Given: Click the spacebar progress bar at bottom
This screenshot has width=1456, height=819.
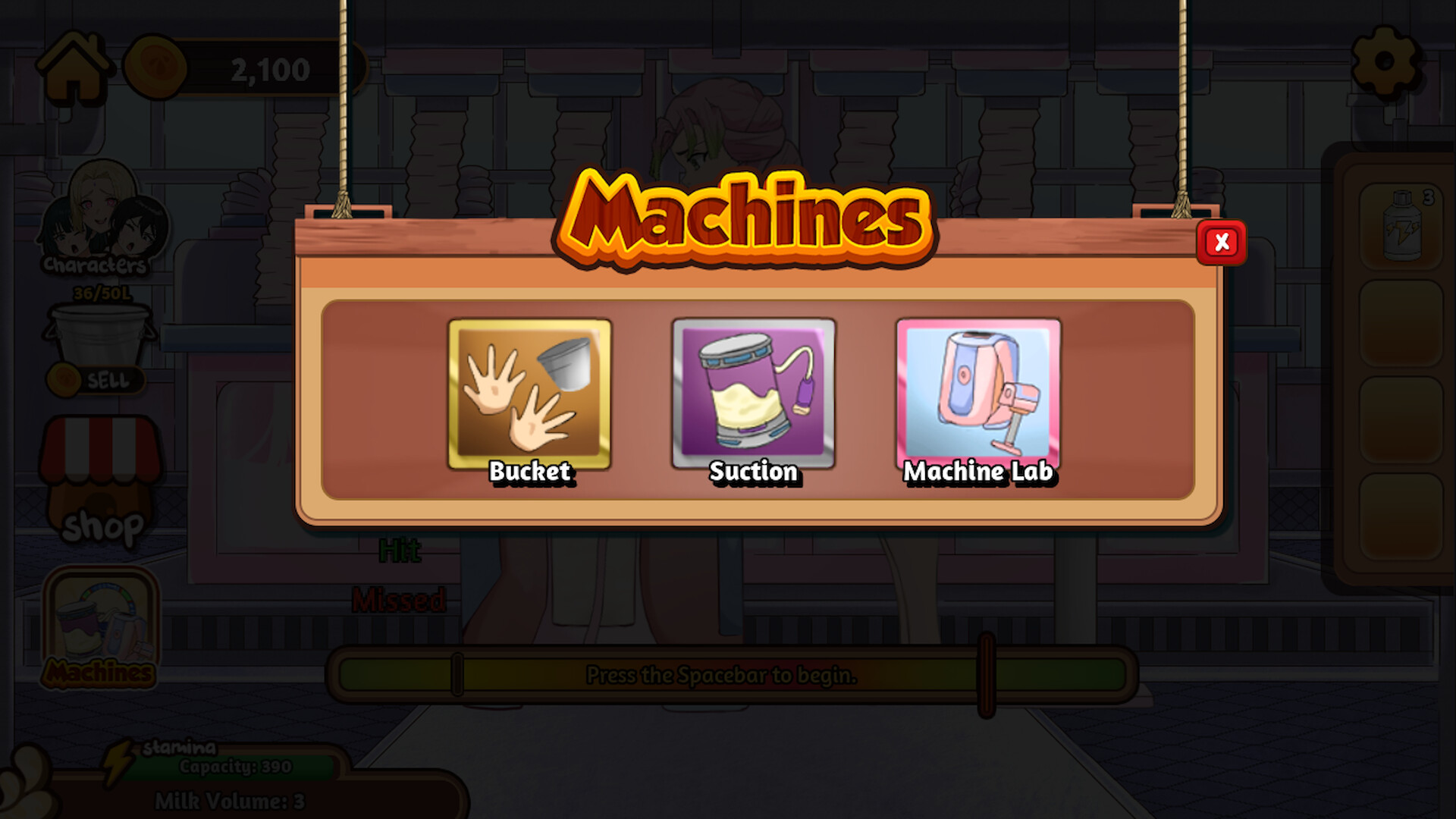Looking at the screenshot, I should click(720, 676).
